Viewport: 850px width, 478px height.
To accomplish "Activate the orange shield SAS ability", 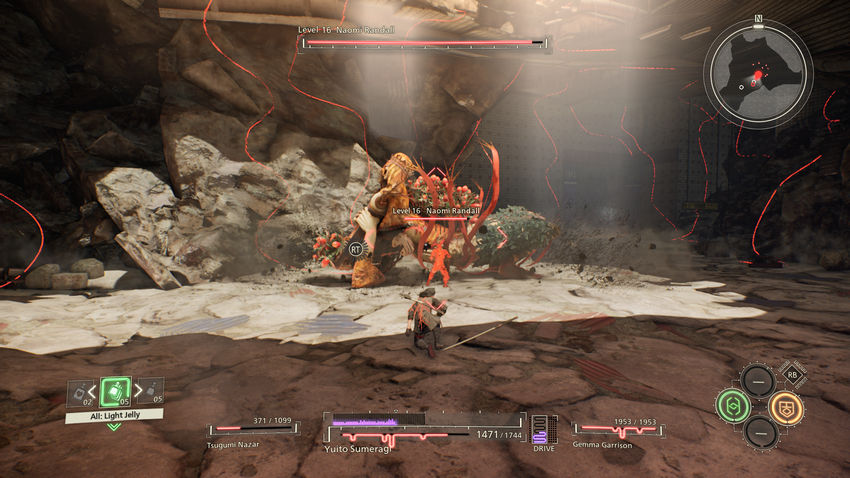I will (786, 406).
